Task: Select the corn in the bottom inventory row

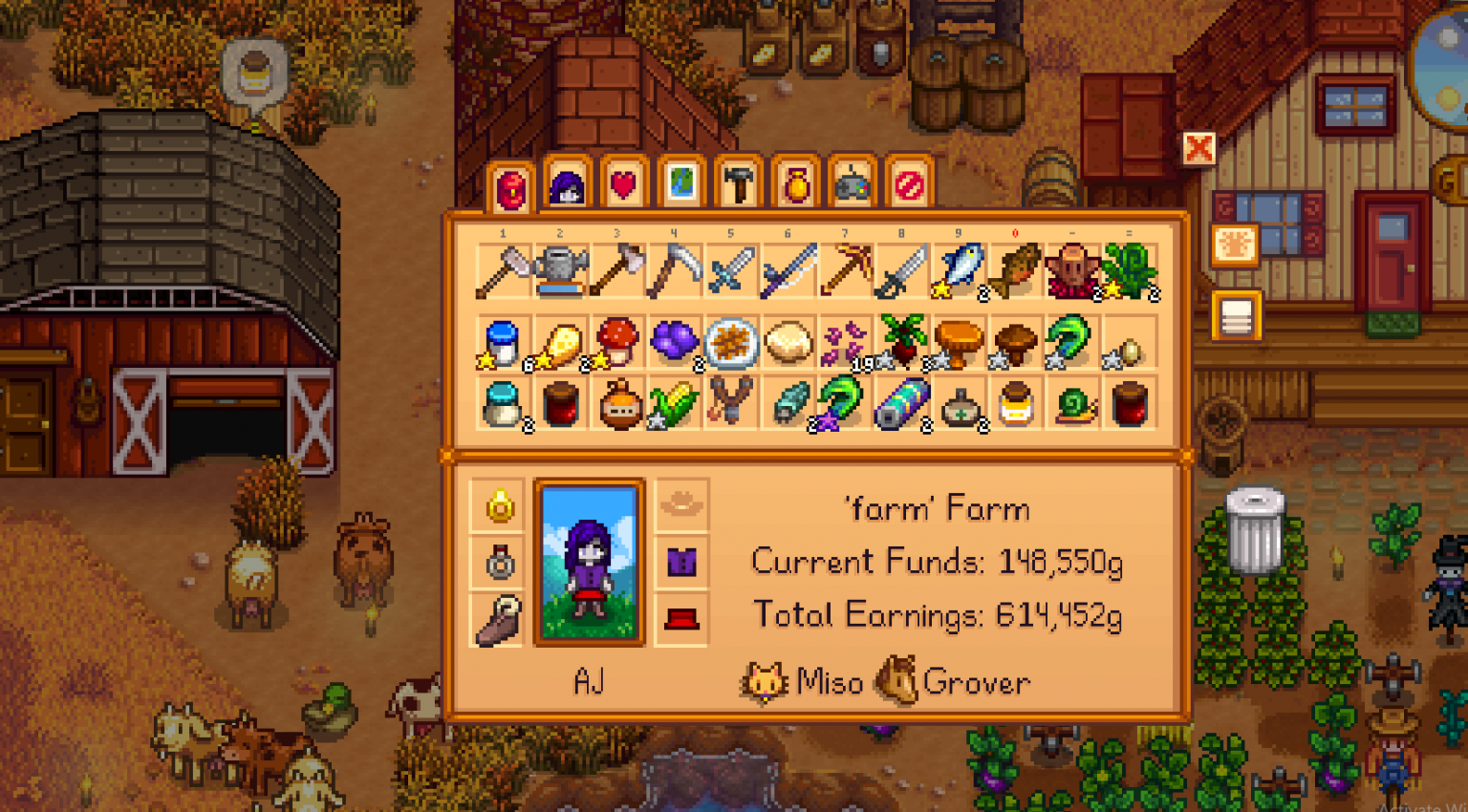Action: pyautogui.click(x=674, y=404)
